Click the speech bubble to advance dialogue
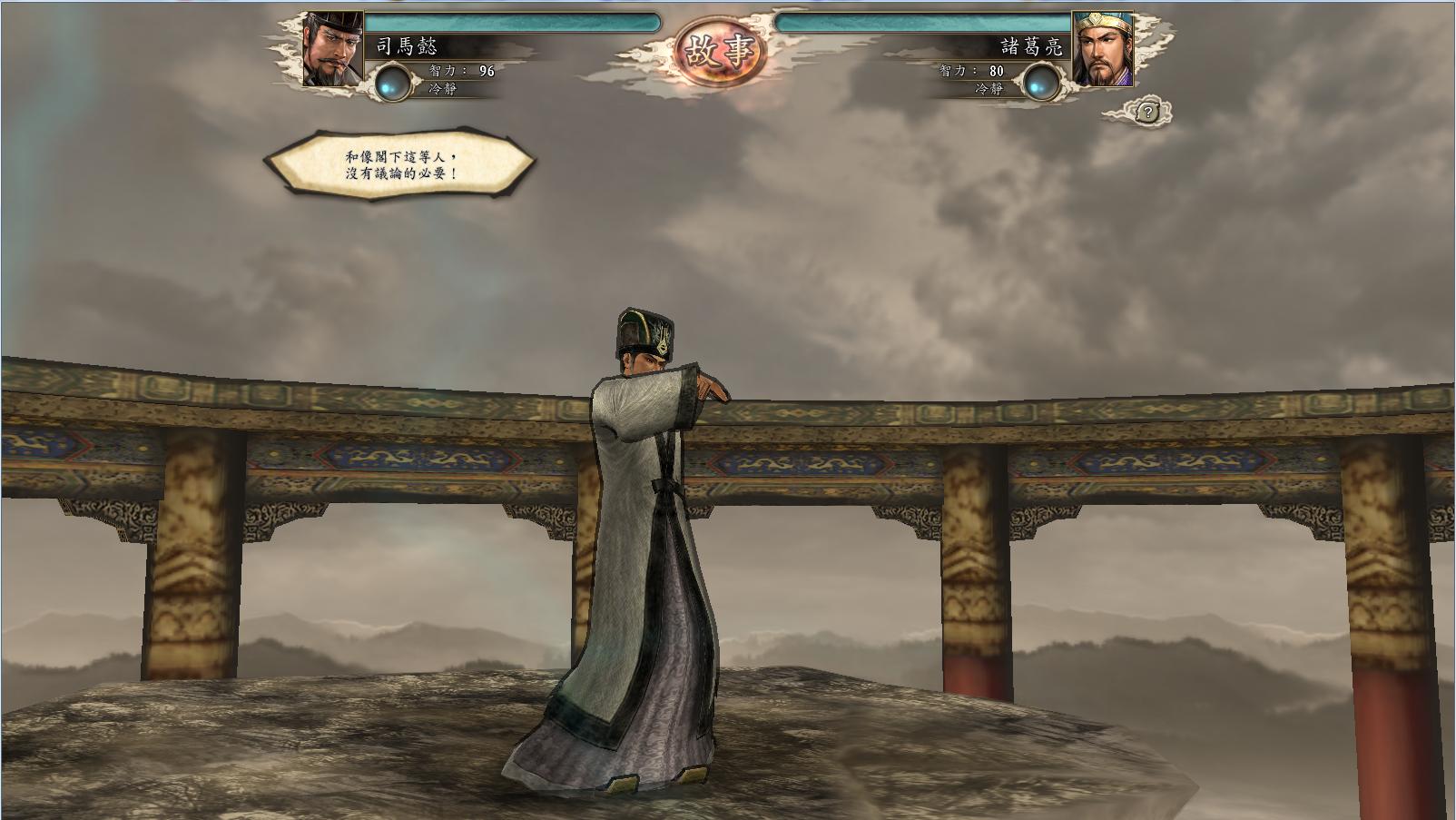This screenshot has height=820, width=1456. (x=399, y=163)
